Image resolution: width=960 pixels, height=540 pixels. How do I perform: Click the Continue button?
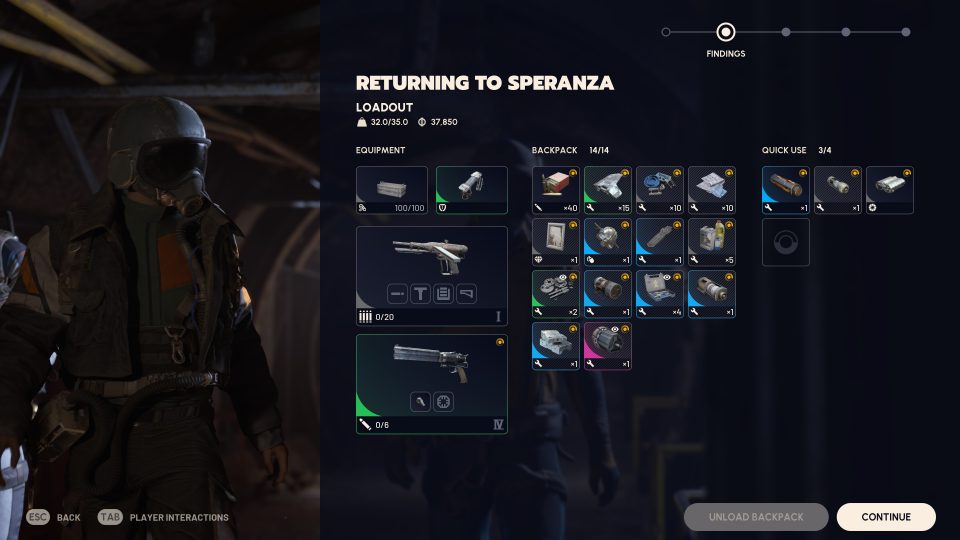pos(886,517)
